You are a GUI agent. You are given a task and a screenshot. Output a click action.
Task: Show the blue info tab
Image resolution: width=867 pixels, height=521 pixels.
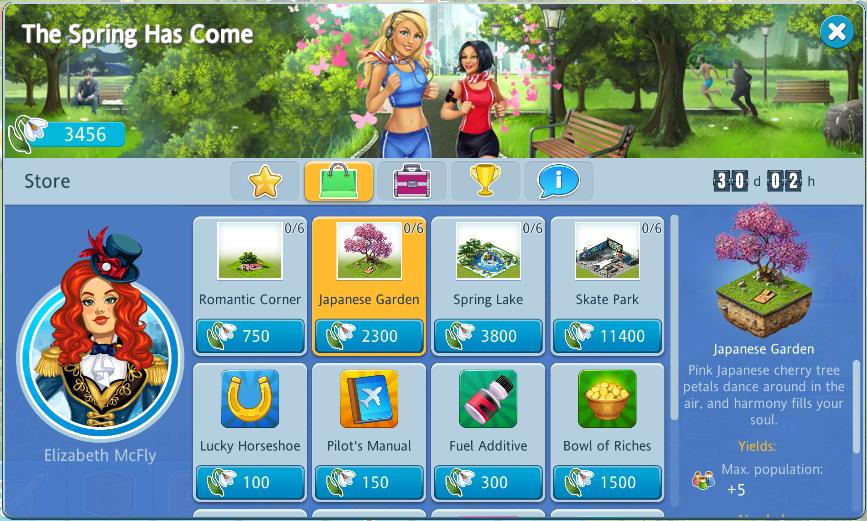point(559,182)
